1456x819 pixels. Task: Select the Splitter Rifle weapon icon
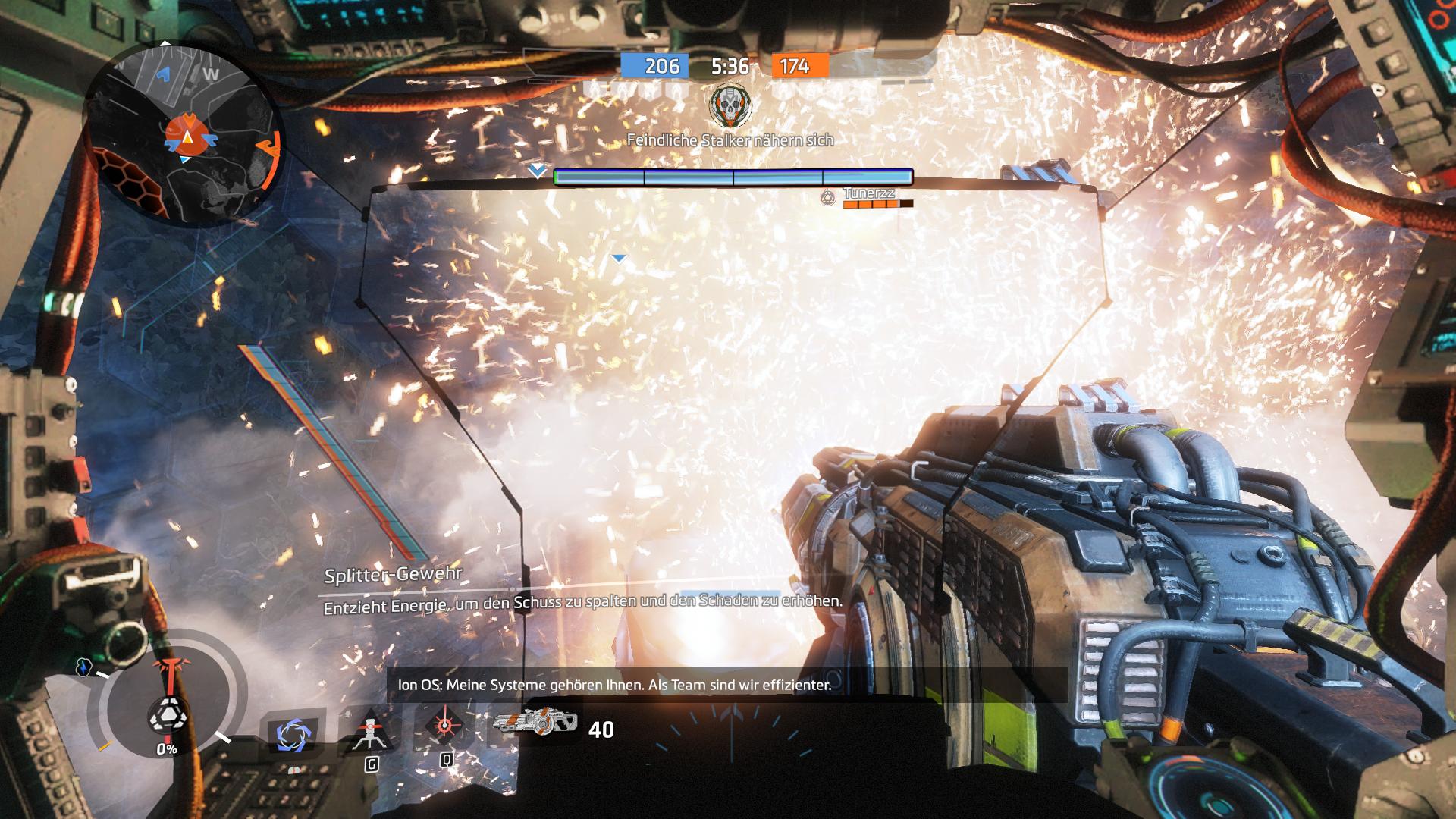(536, 723)
